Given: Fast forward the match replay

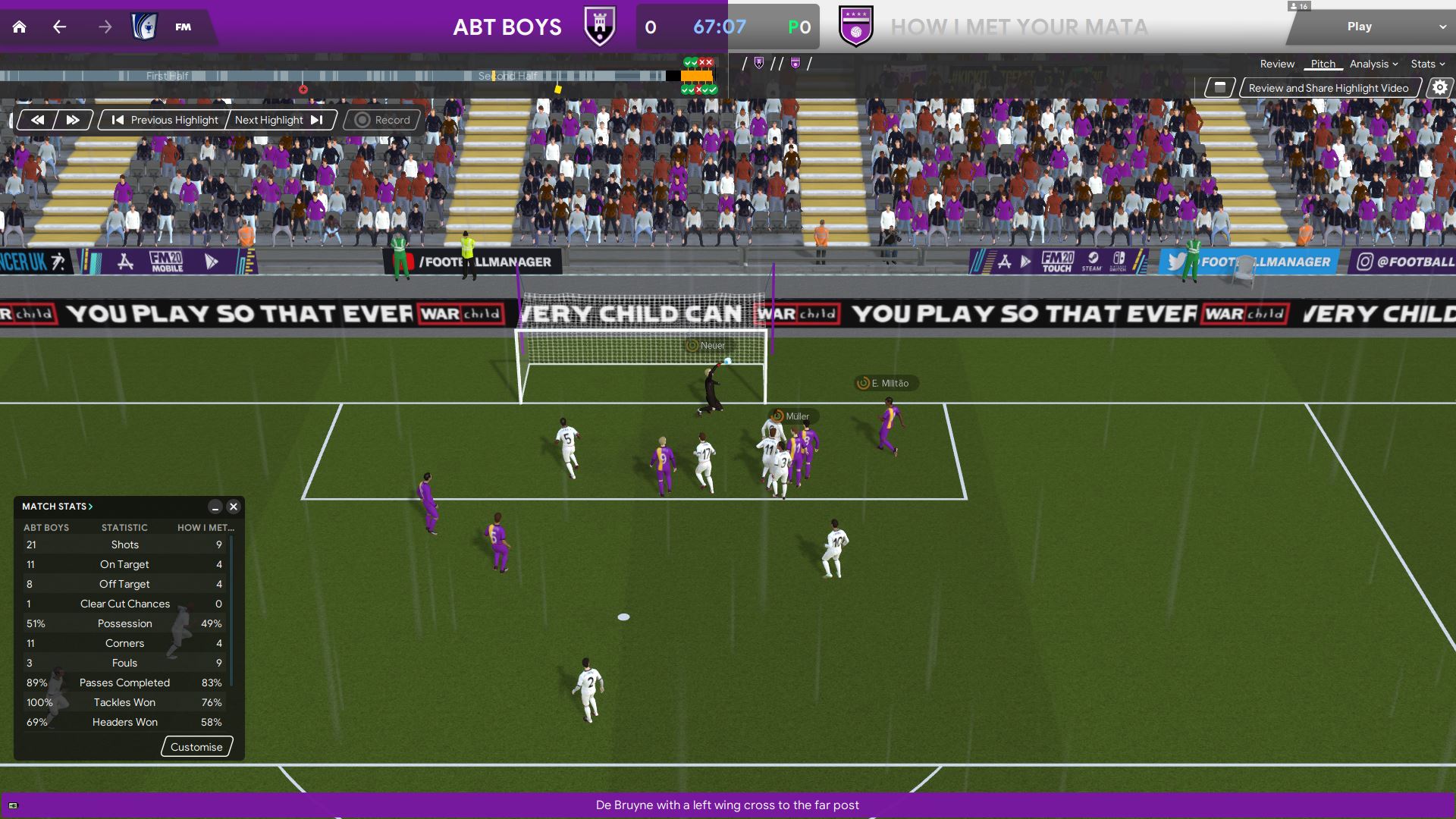Looking at the screenshot, I should [73, 120].
